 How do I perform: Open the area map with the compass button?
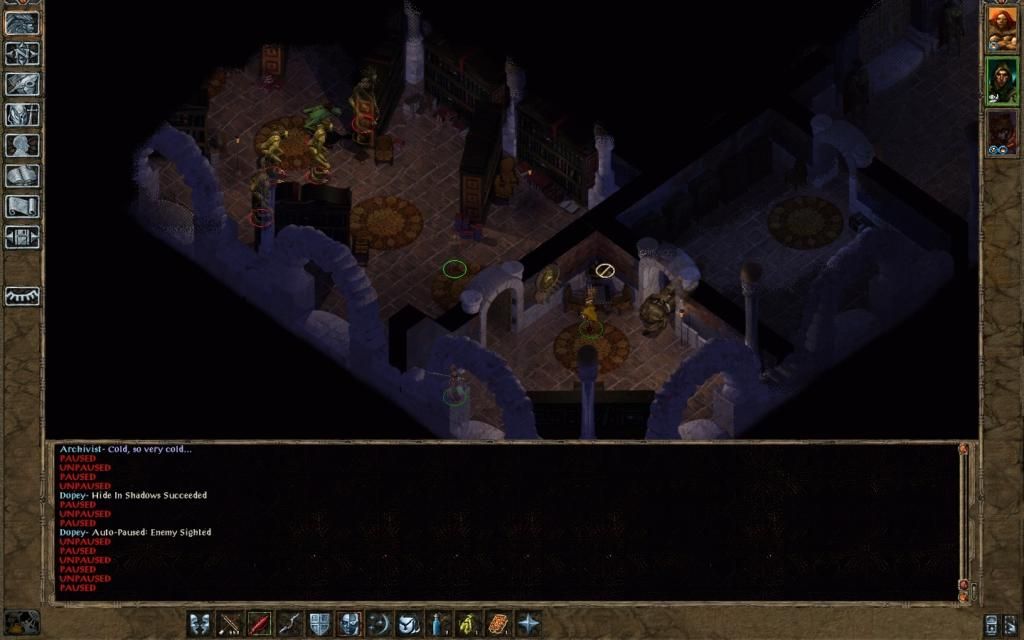click(x=22, y=53)
